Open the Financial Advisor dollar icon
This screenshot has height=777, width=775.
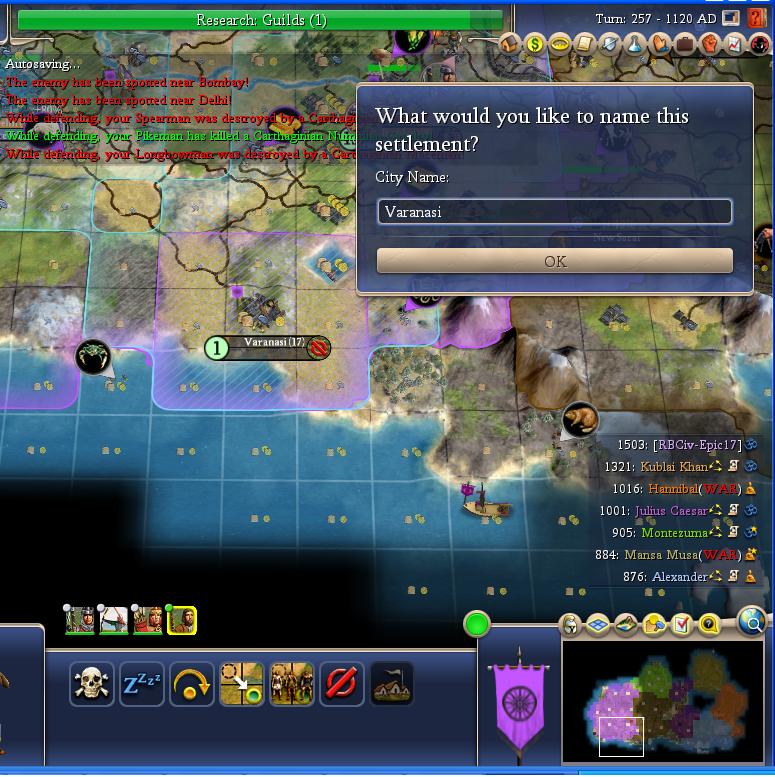[534, 44]
